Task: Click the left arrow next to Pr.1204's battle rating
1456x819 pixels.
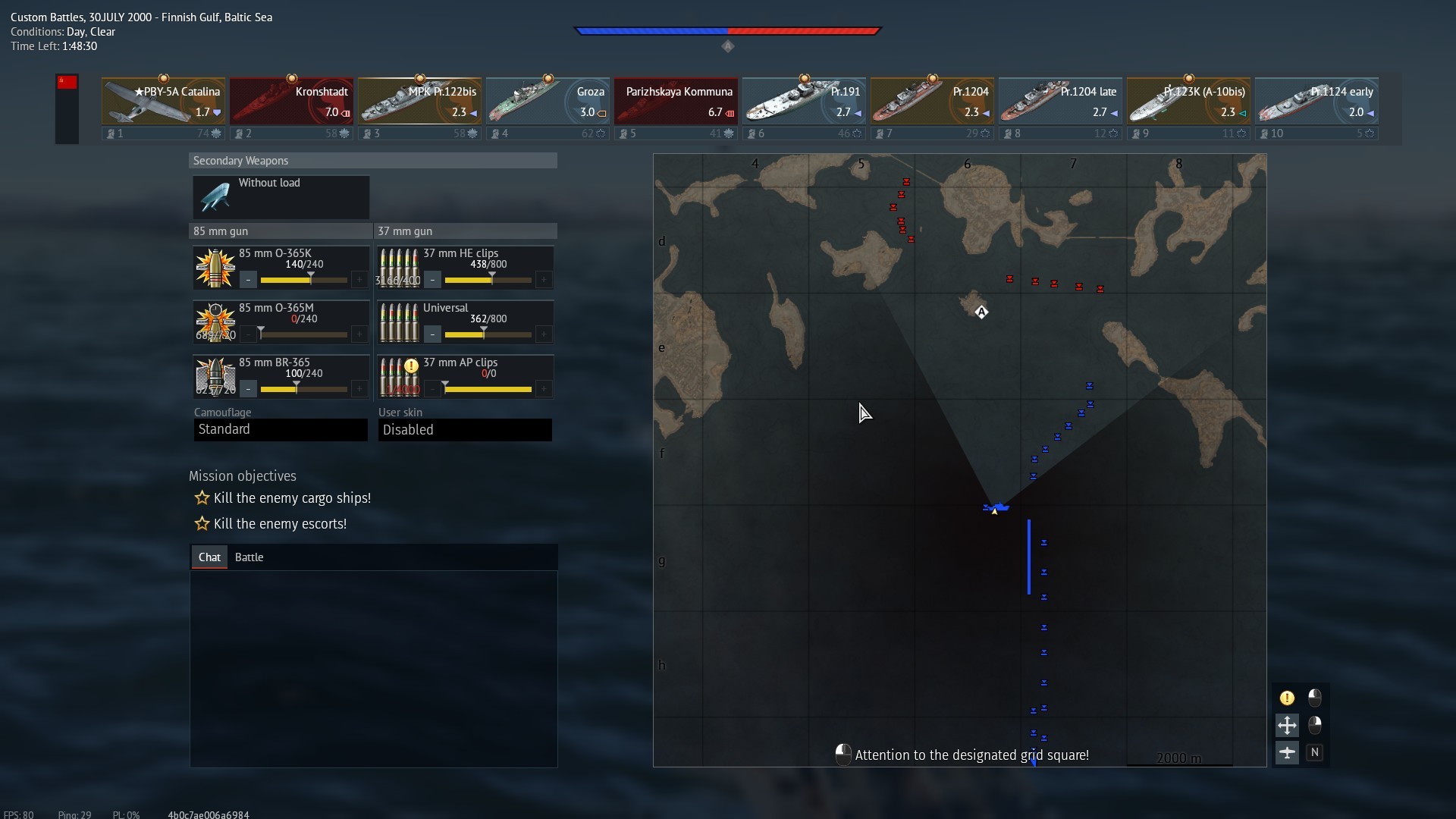Action: (986, 112)
